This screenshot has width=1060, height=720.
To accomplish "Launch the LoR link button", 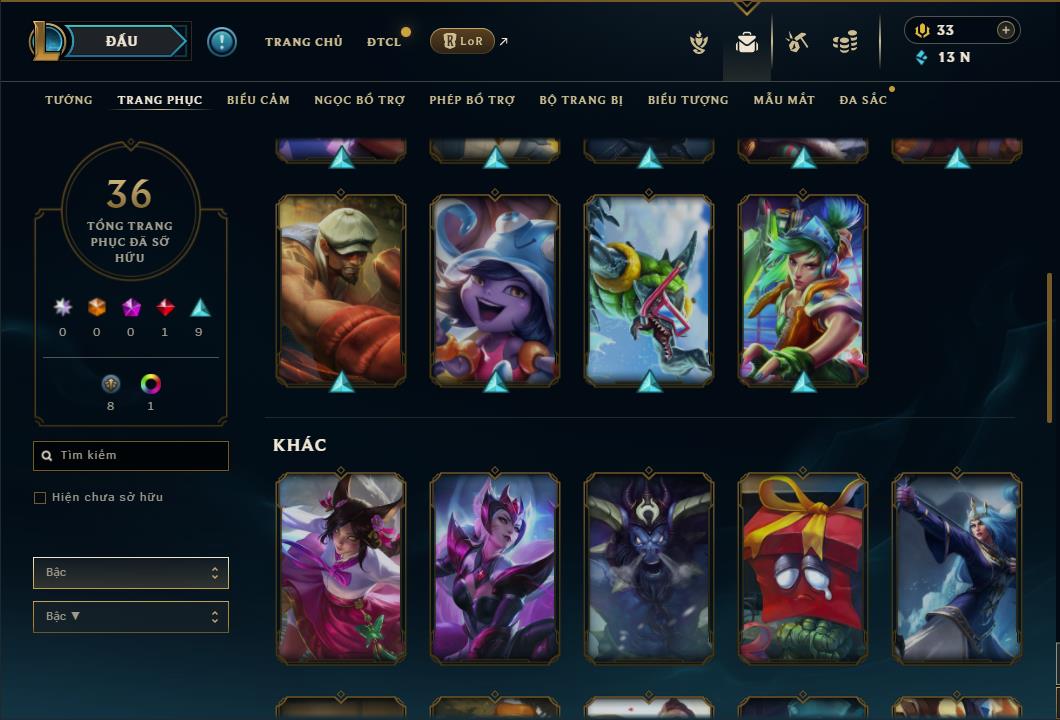I will 462,42.
